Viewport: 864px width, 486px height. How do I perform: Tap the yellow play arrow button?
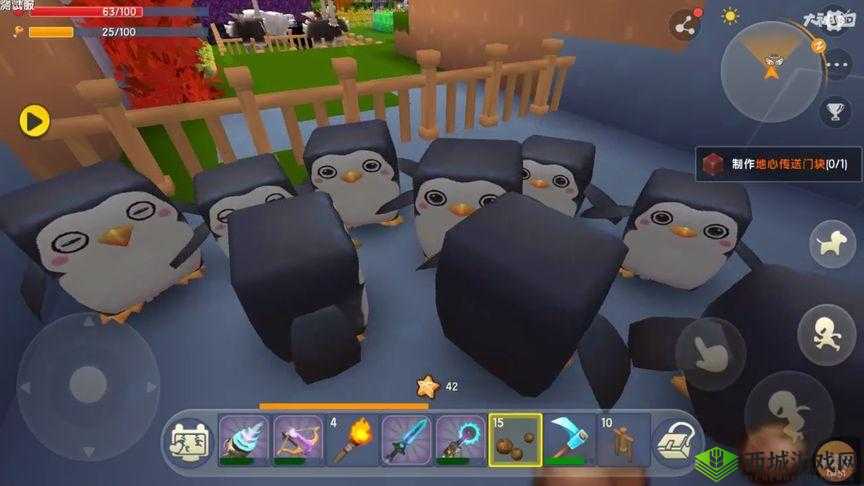pyautogui.click(x=34, y=122)
